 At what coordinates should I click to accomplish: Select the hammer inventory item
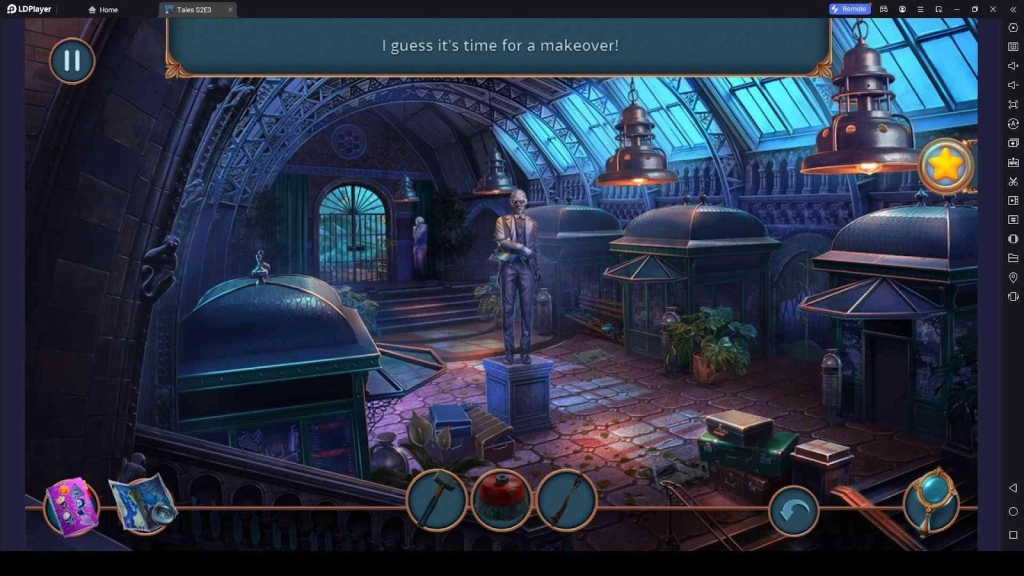437,499
